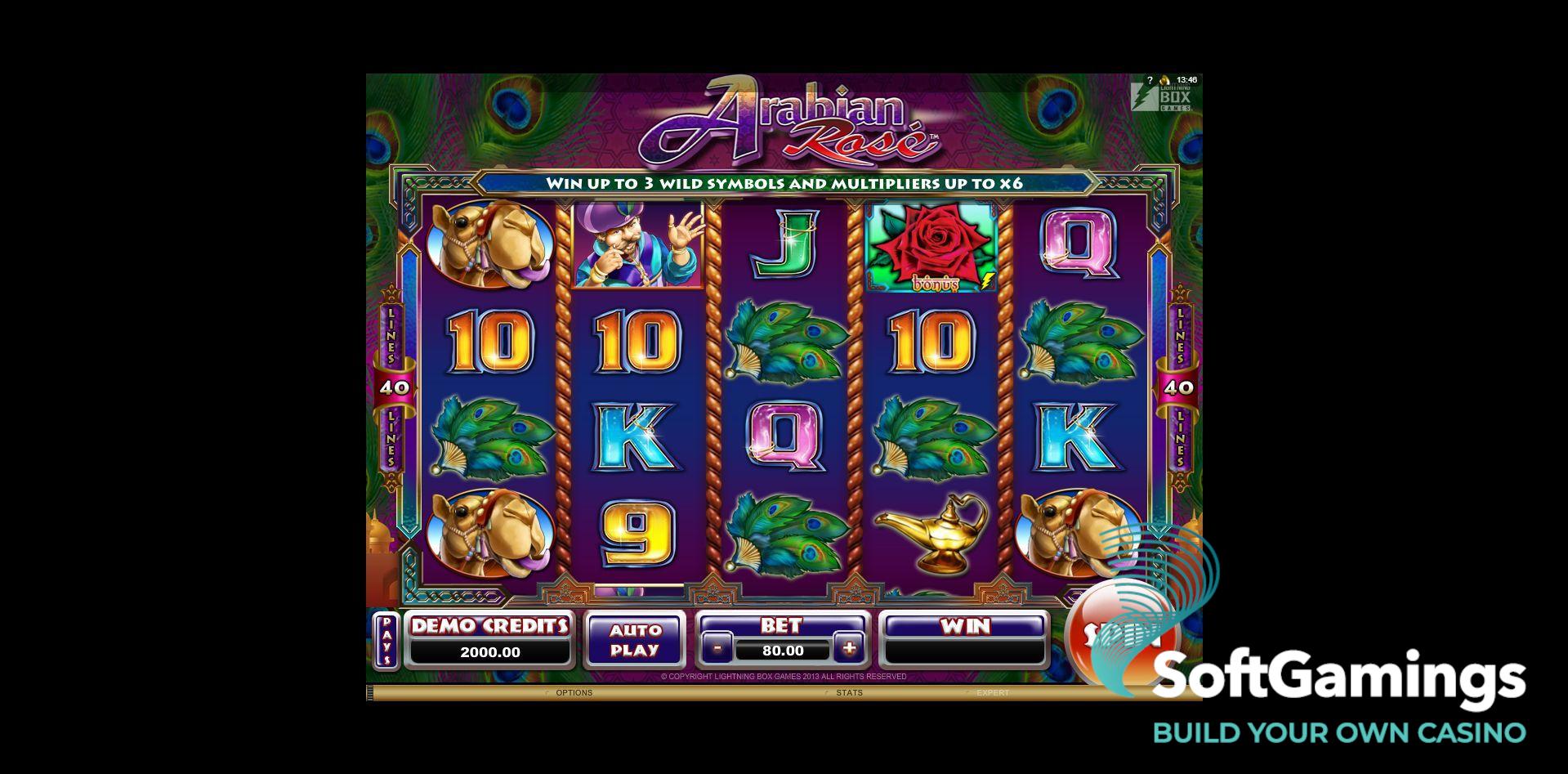Switch to Expert mode
The image size is (1568, 774).
tap(993, 693)
